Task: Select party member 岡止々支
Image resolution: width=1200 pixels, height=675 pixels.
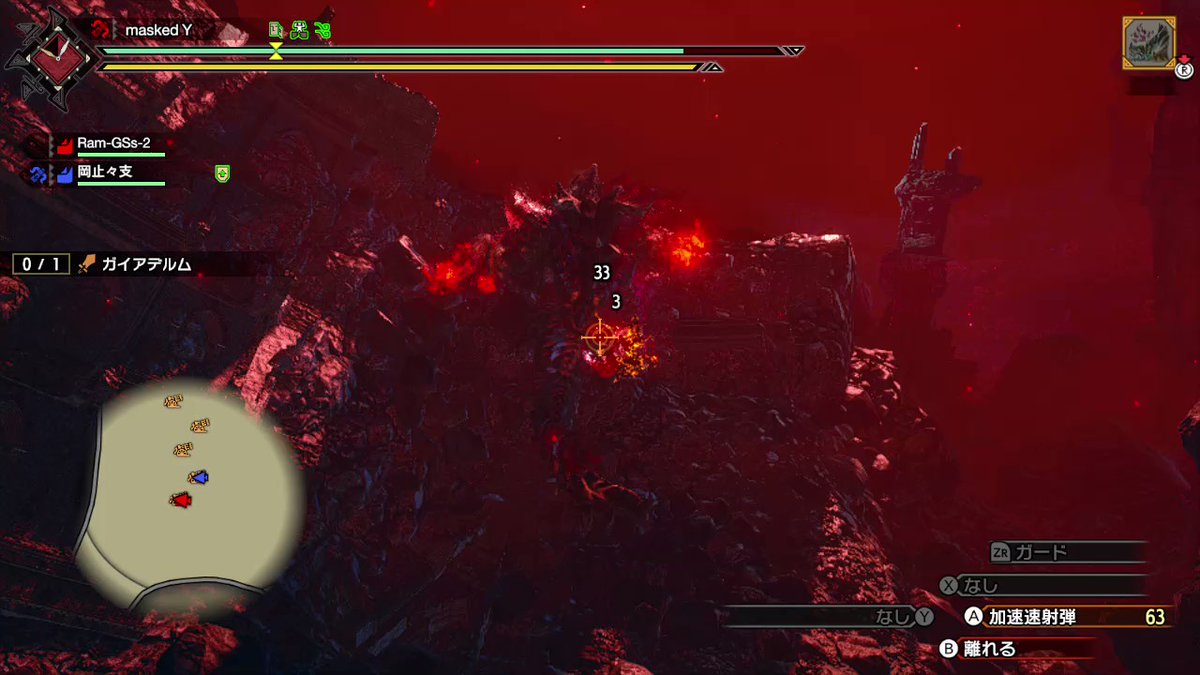Action: [105, 173]
